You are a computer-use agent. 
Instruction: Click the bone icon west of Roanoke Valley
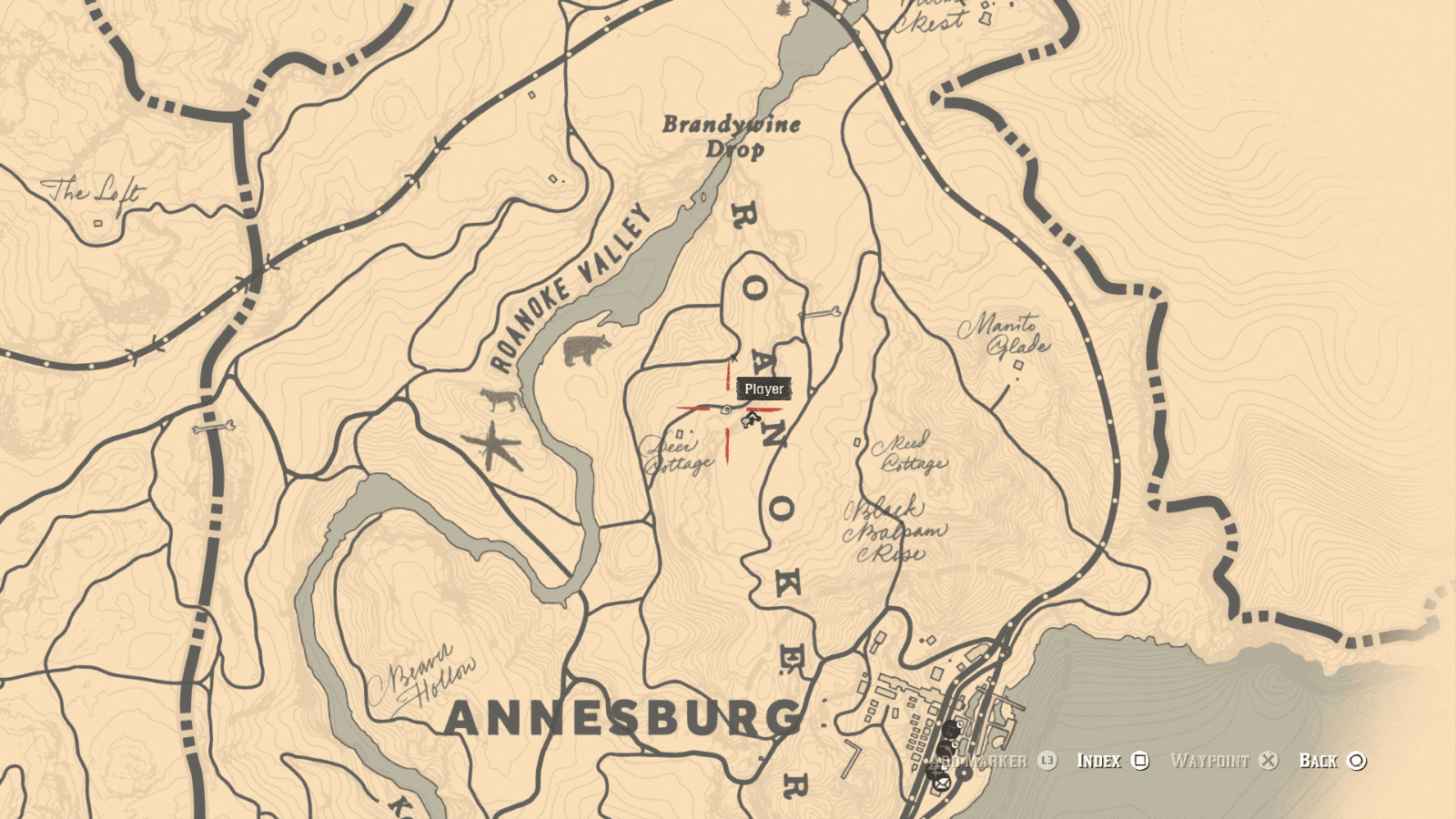click(x=214, y=427)
